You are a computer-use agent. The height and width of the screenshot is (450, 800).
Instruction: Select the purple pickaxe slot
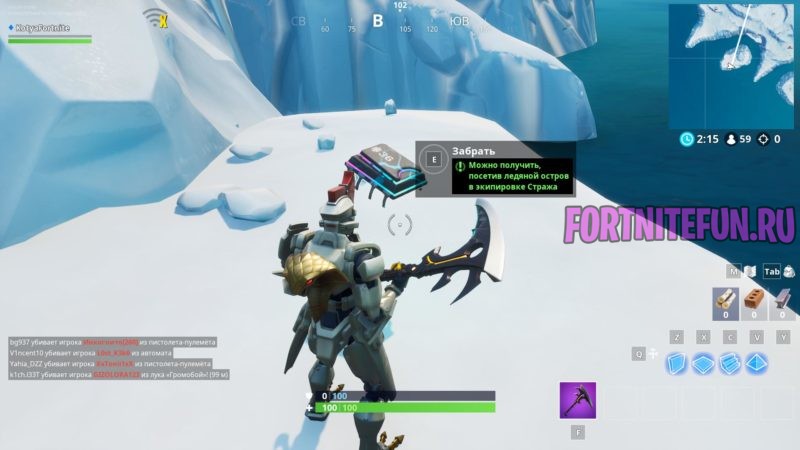(x=577, y=400)
